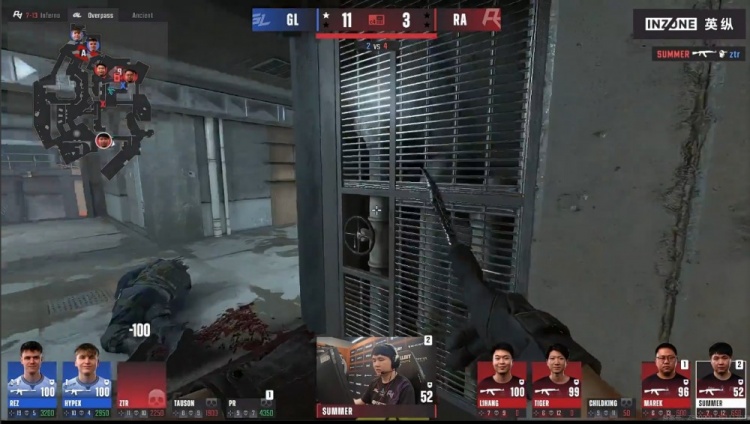Screen dimensions: 750x424
Task: Select the Ancient map tab
Action: tap(145, 16)
